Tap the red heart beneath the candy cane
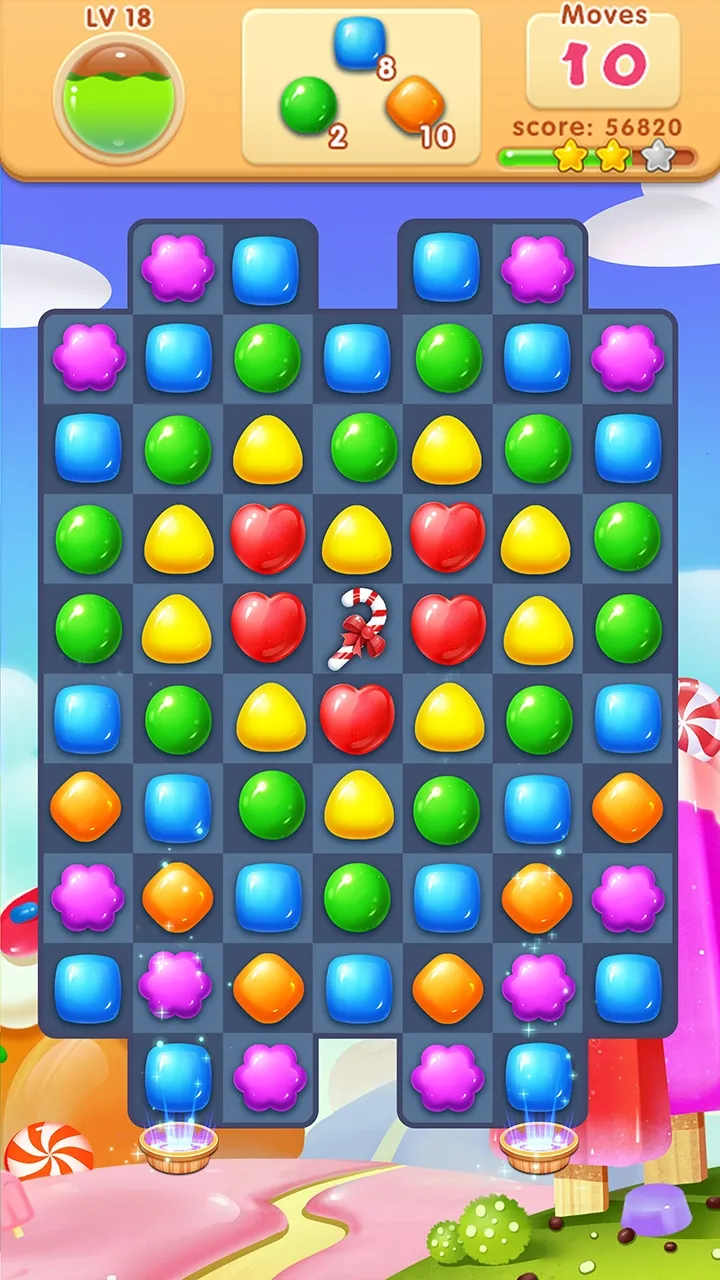 [x=357, y=718]
